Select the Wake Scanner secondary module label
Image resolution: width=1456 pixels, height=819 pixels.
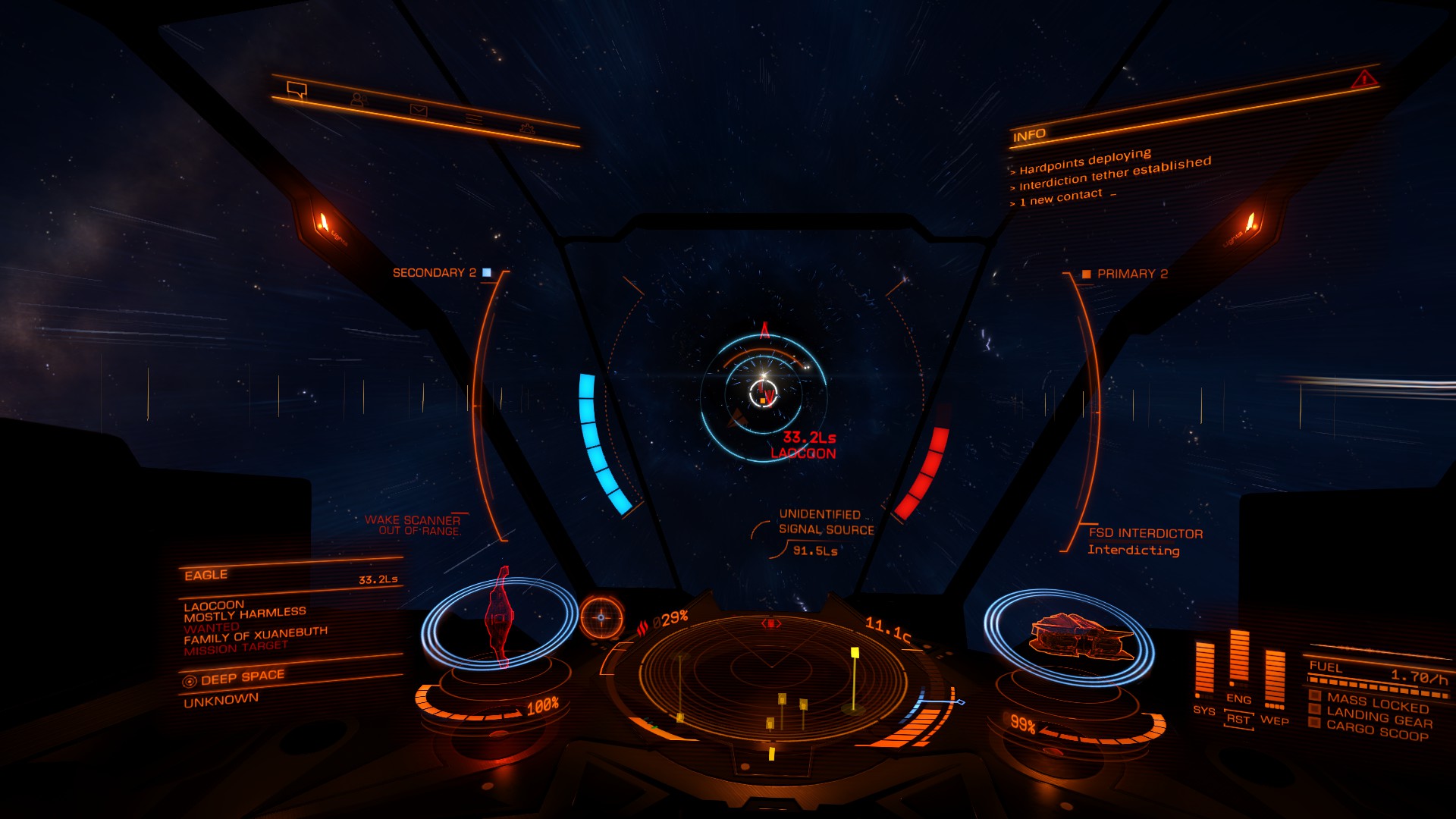413,525
